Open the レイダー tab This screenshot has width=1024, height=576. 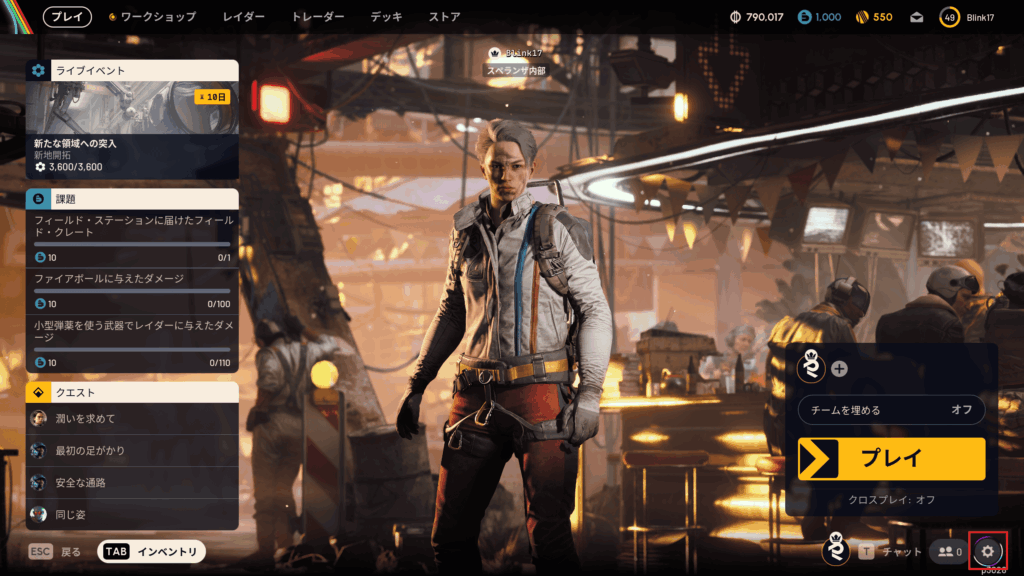(244, 17)
